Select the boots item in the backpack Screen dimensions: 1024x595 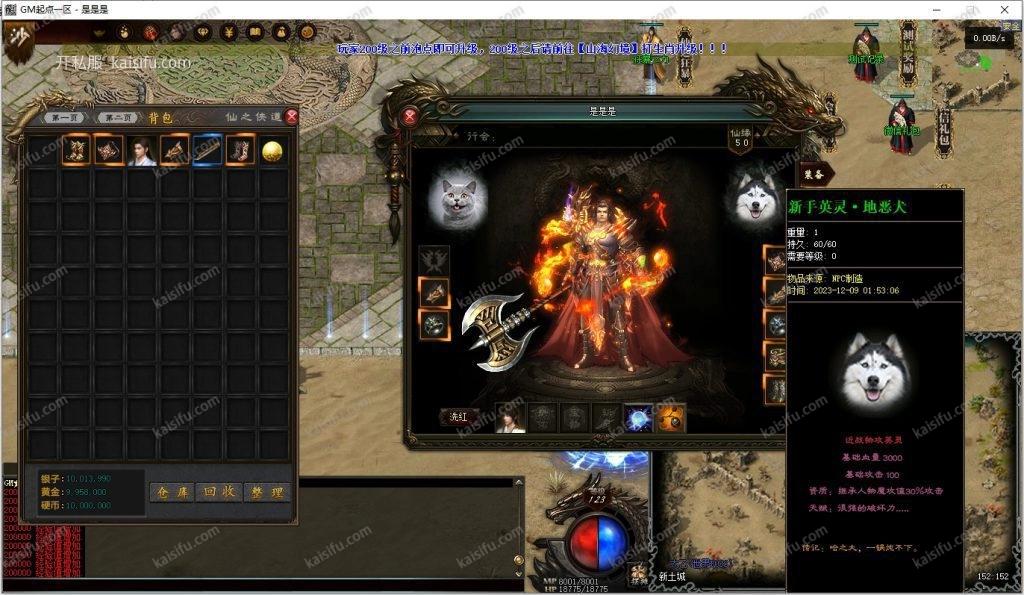240,150
